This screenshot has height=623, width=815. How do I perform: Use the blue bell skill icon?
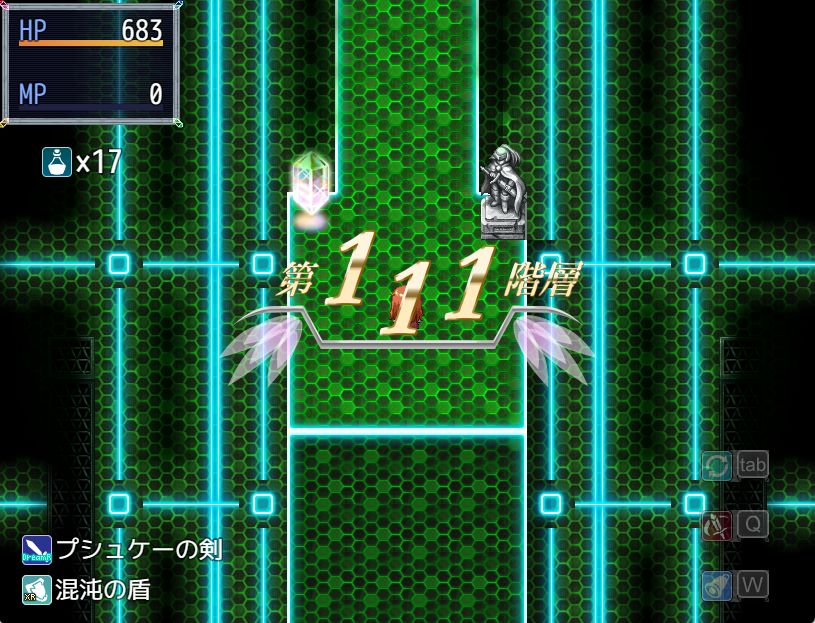716,585
